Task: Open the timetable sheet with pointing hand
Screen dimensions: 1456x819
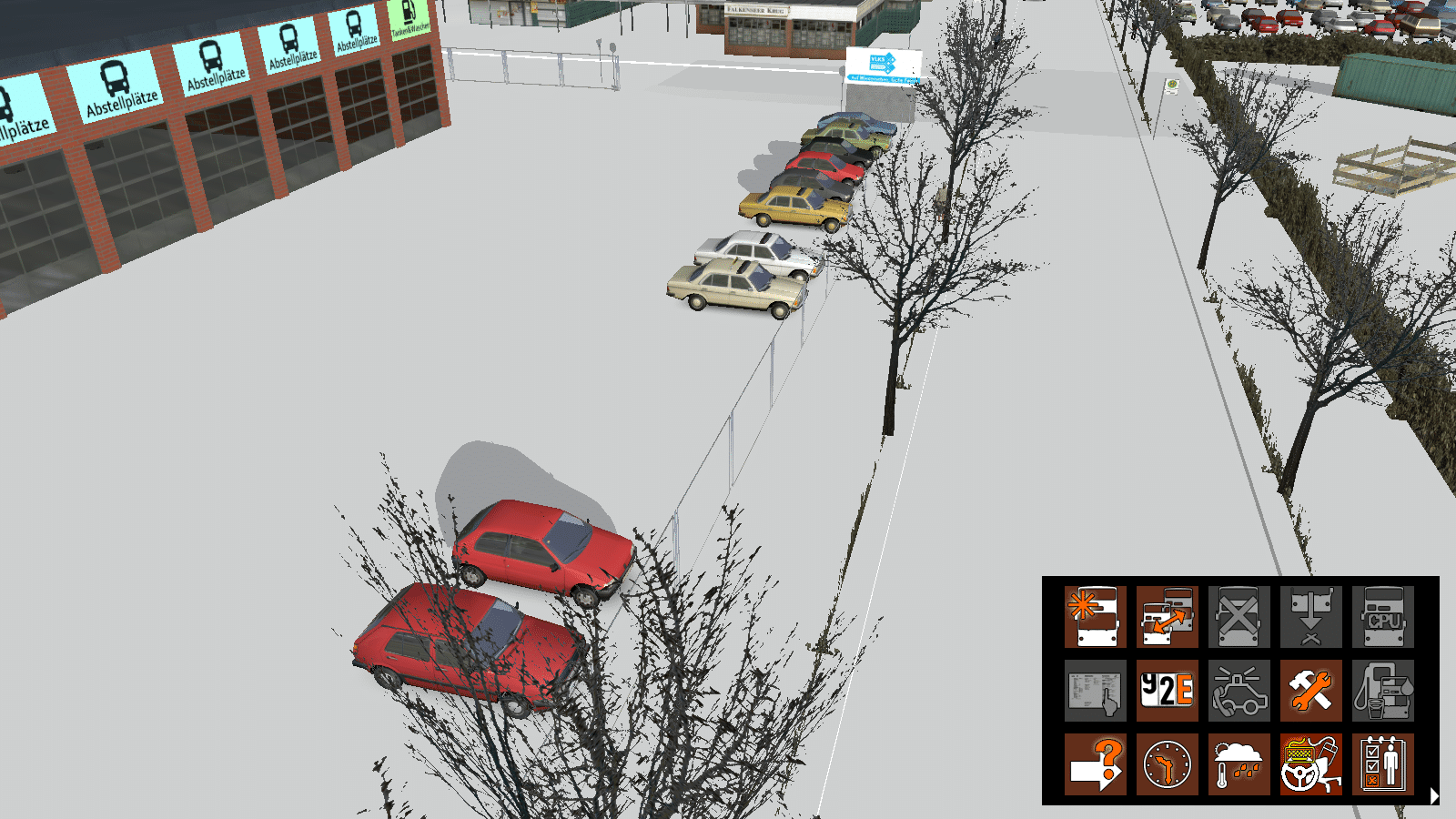Action: tap(1096, 691)
